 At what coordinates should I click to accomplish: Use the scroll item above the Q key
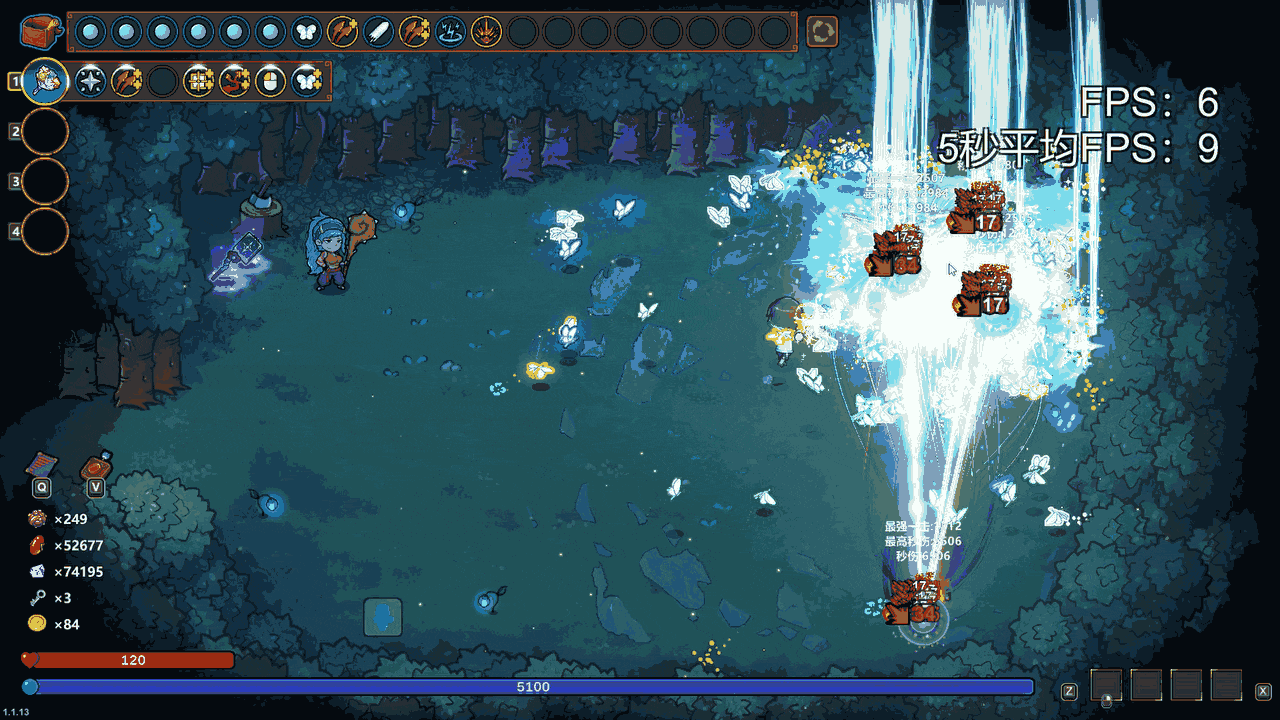pyautogui.click(x=41, y=465)
